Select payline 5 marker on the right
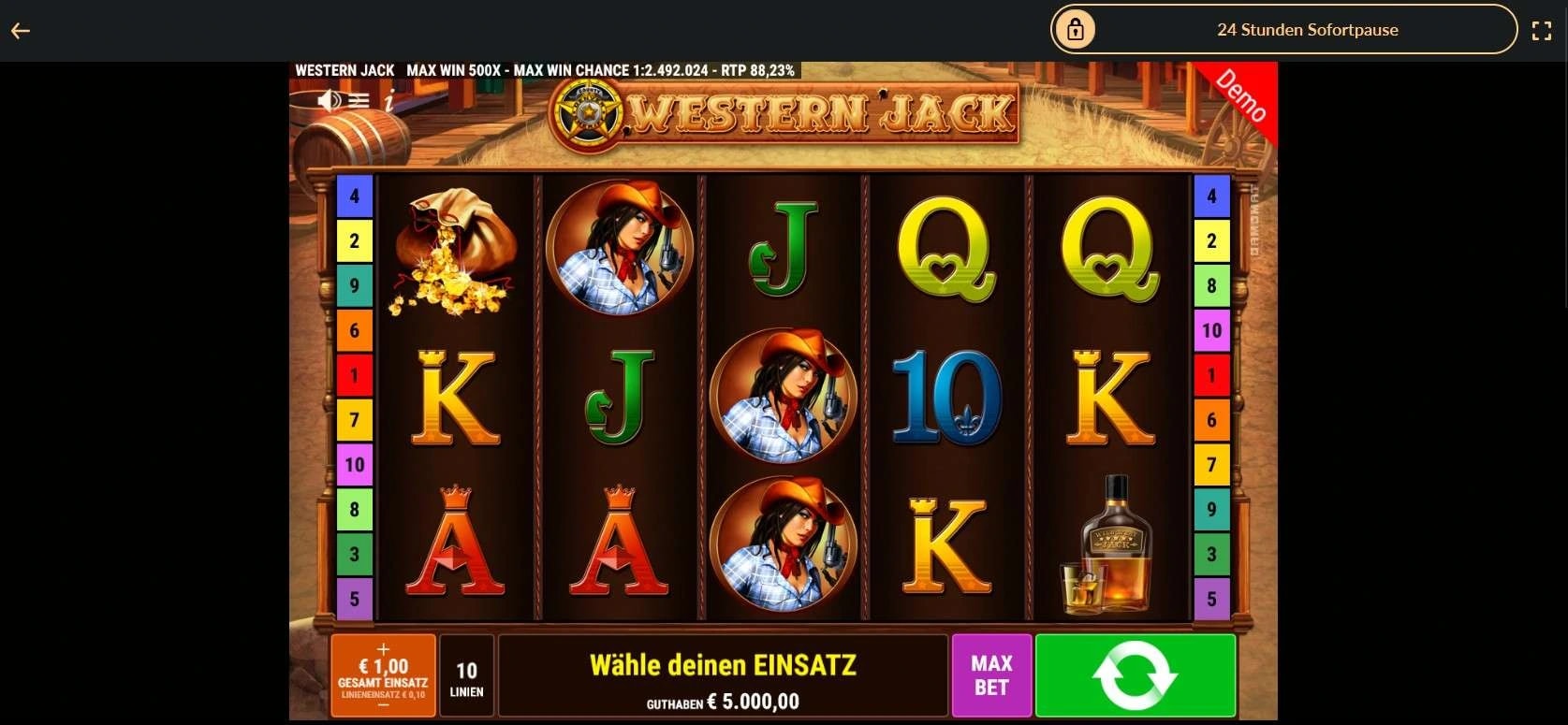1568x725 pixels. pyautogui.click(x=1213, y=599)
